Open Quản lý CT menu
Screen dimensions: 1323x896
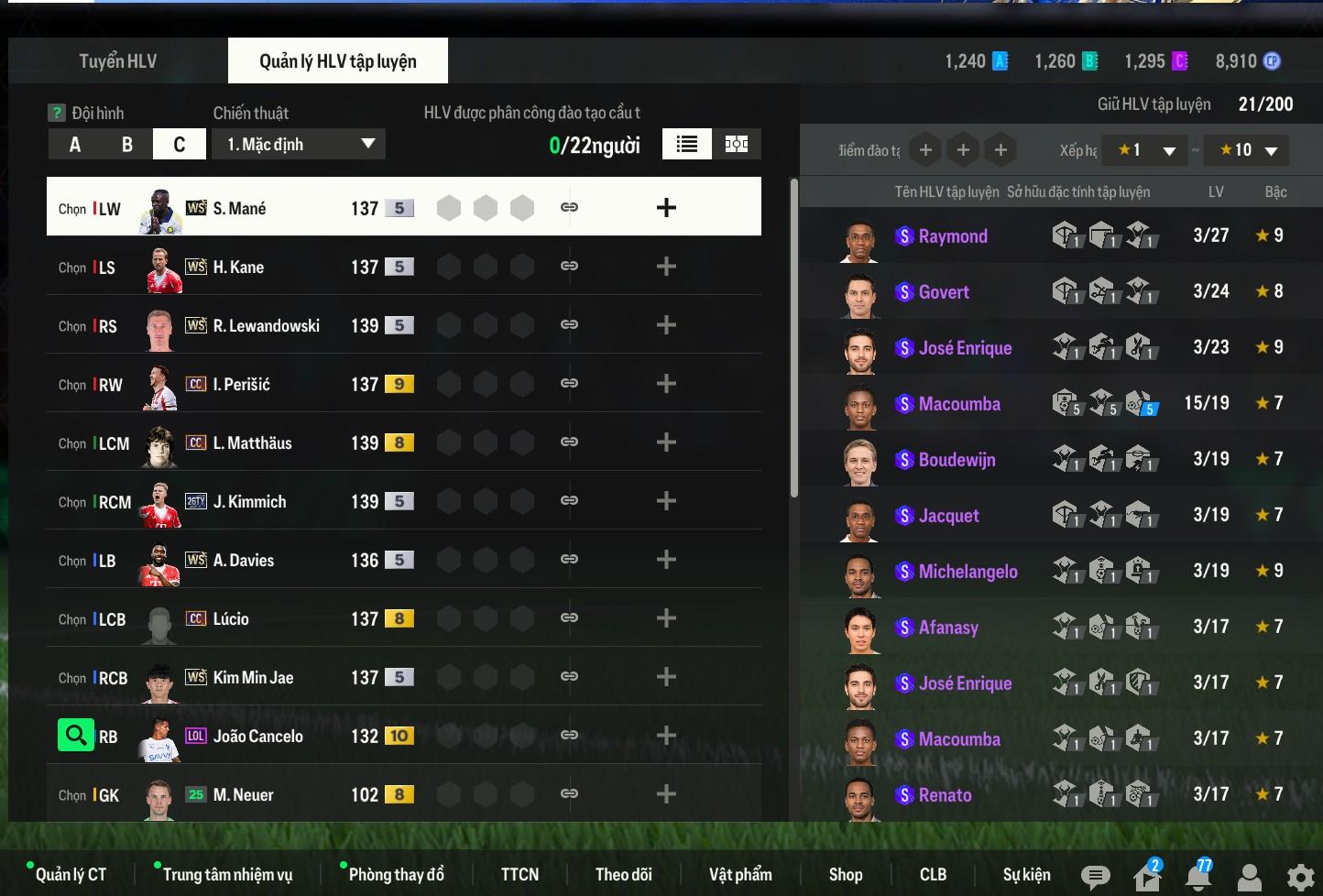pos(71,875)
